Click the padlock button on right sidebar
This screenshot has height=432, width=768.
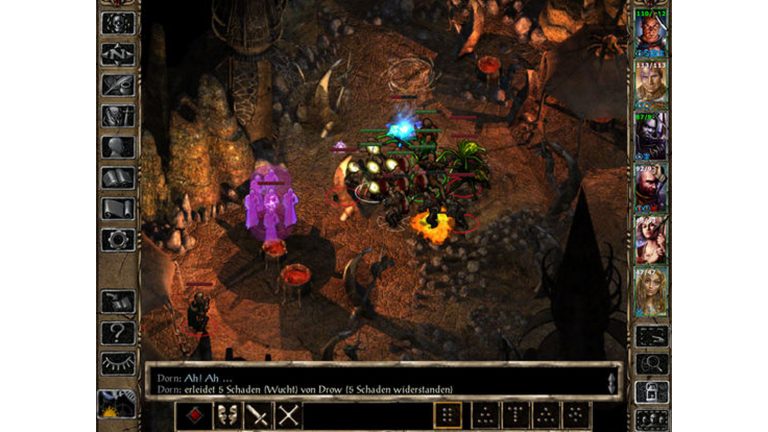coord(652,392)
